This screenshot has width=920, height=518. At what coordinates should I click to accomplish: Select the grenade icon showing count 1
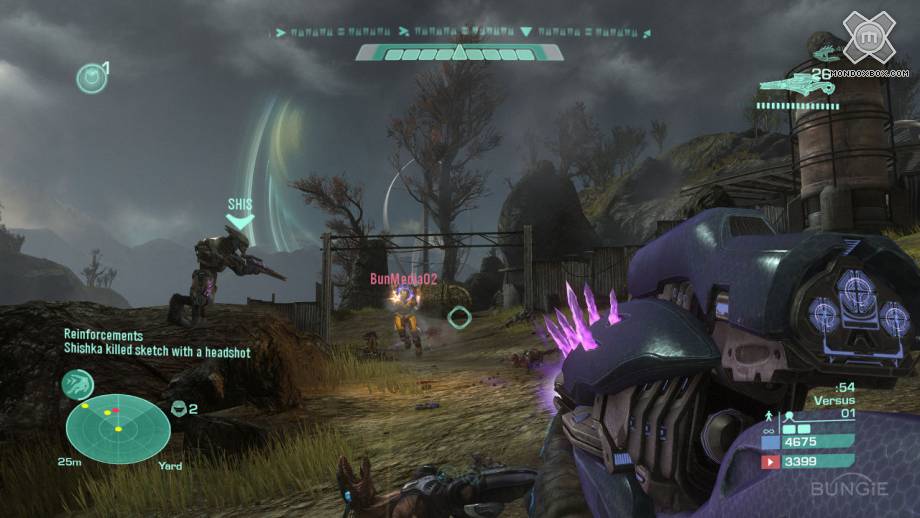pos(91,77)
